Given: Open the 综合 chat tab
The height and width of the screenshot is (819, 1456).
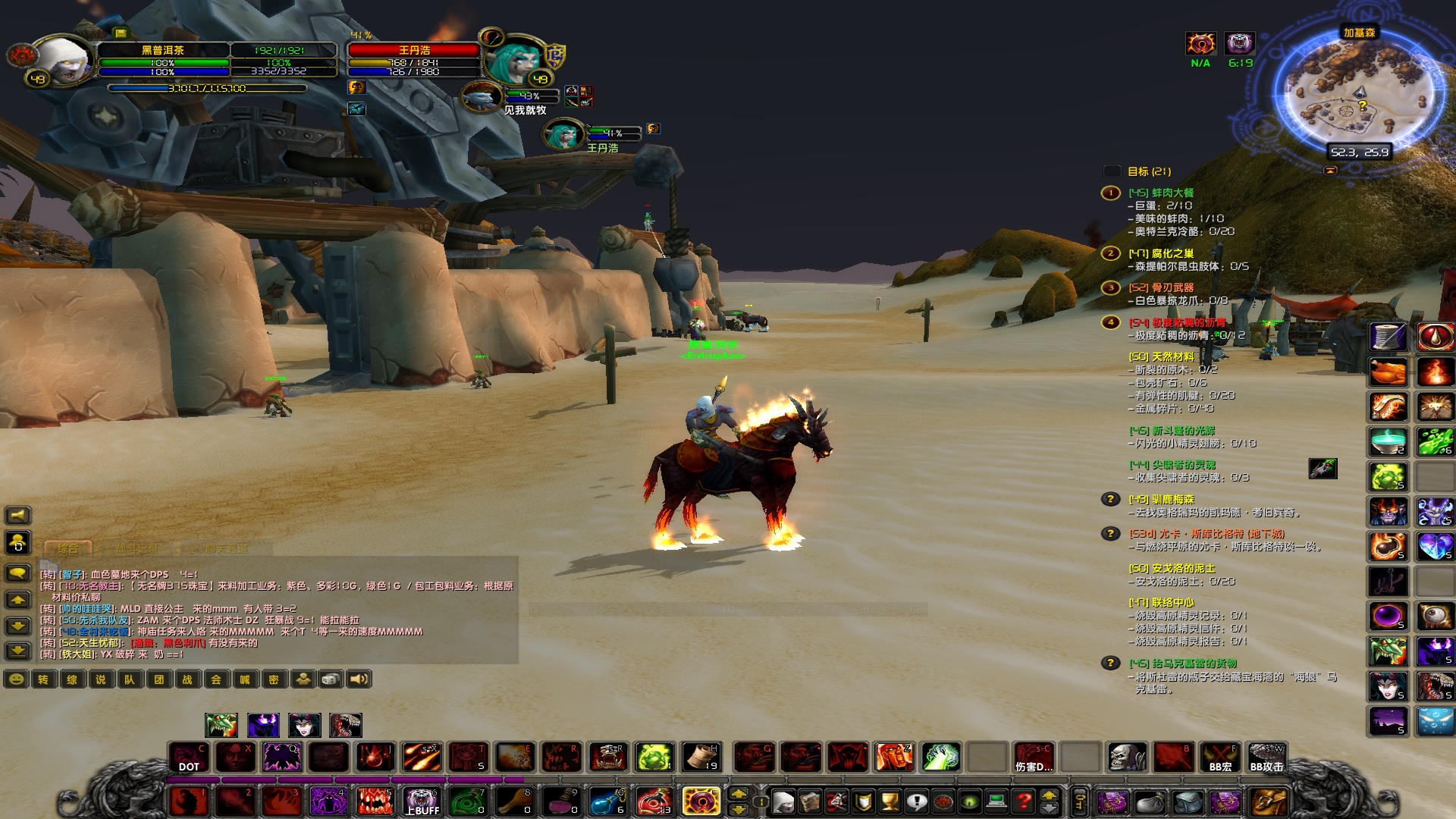Looking at the screenshot, I should (68, 548).
